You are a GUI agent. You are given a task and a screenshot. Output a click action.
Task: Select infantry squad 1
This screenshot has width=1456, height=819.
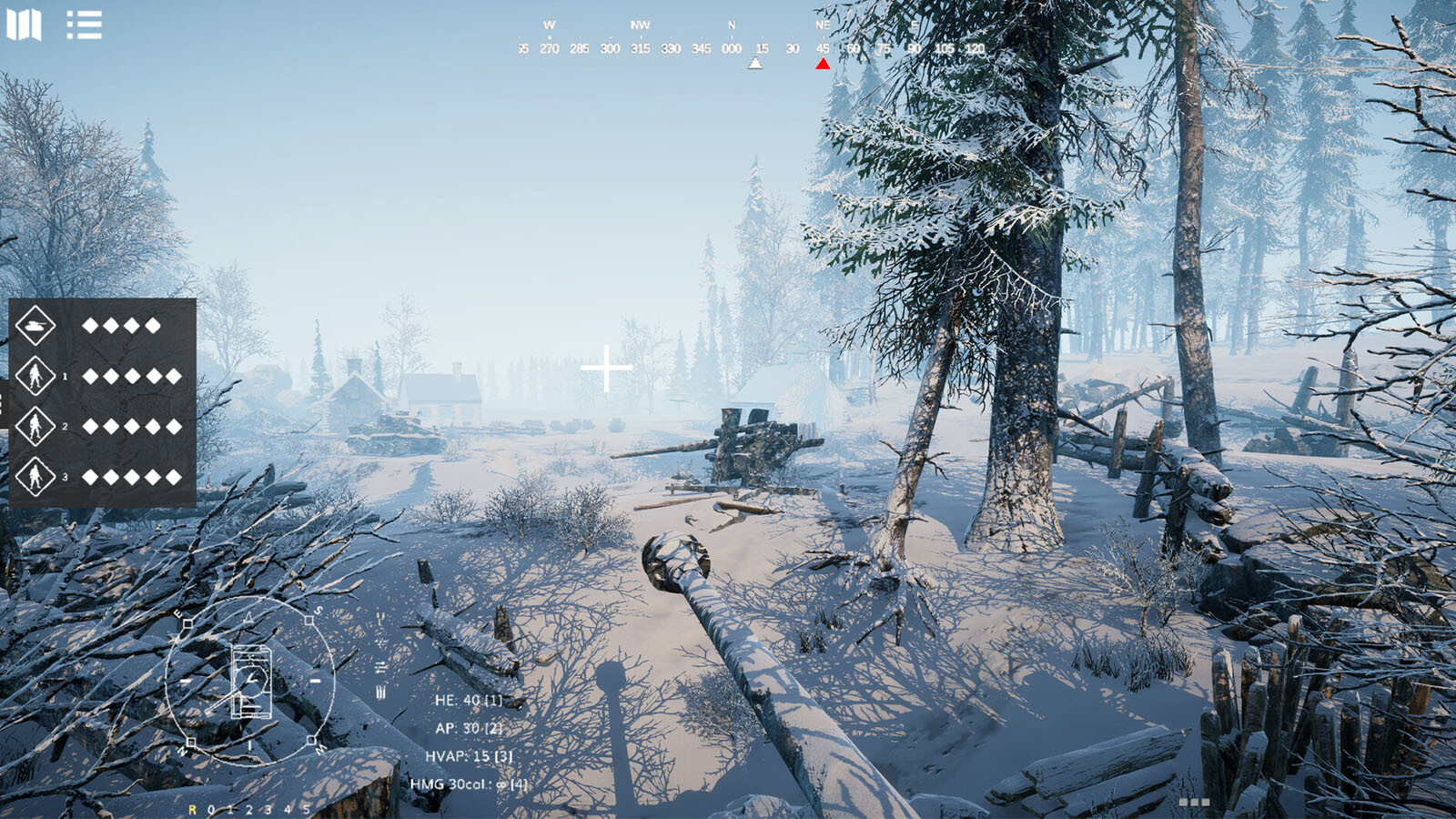[x=35, y=376]
